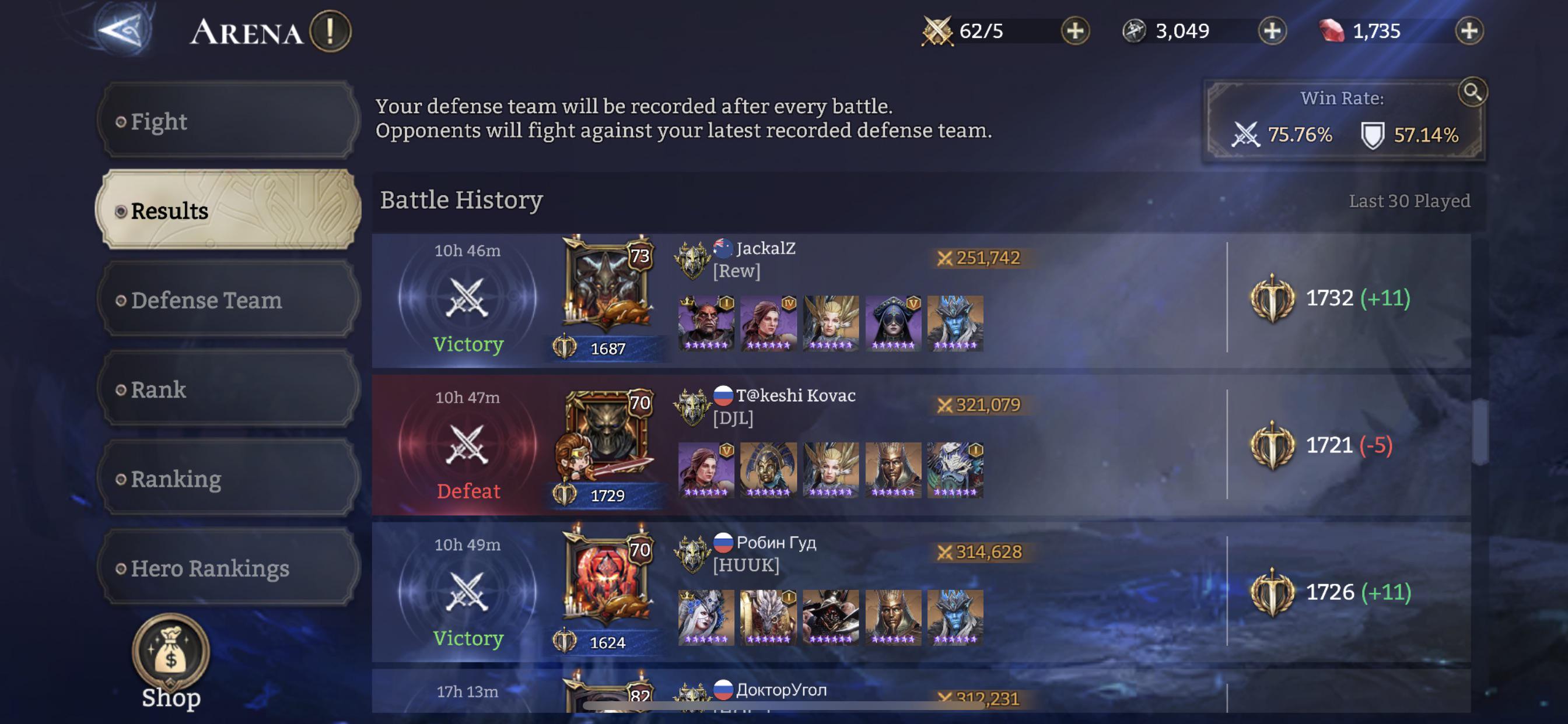Click the exclamation icon next to Arena title
This screenshot has width=1568, height=724.
tap(332, 31)
